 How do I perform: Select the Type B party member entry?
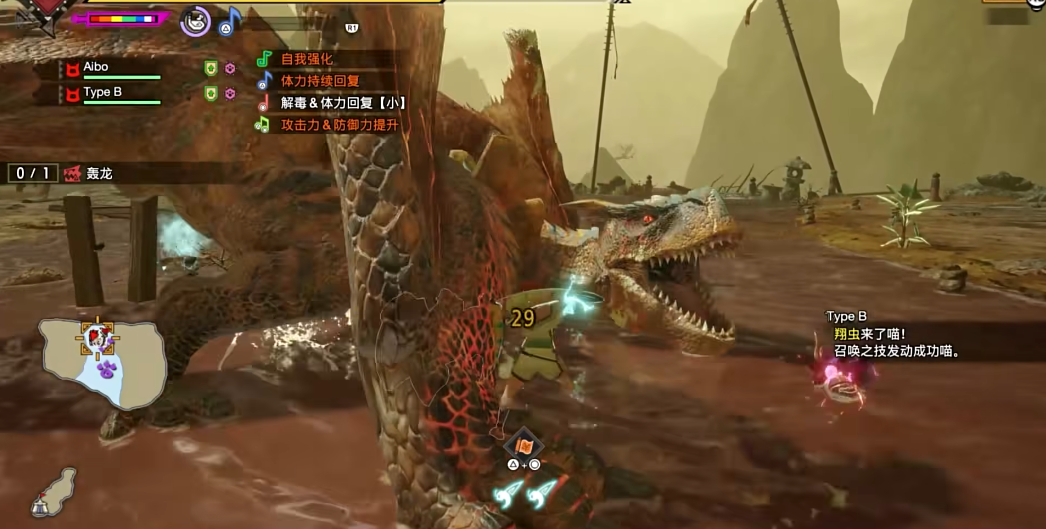(x=110, y=94)
